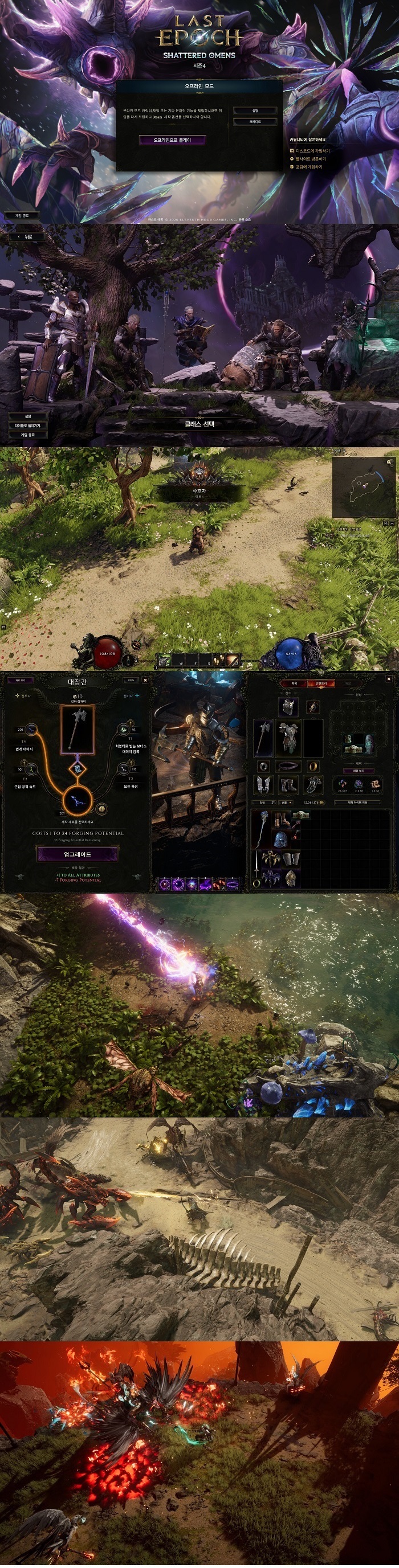Close the 대장간 forge panel
The image size is (399, 1568).
point(145,680)
